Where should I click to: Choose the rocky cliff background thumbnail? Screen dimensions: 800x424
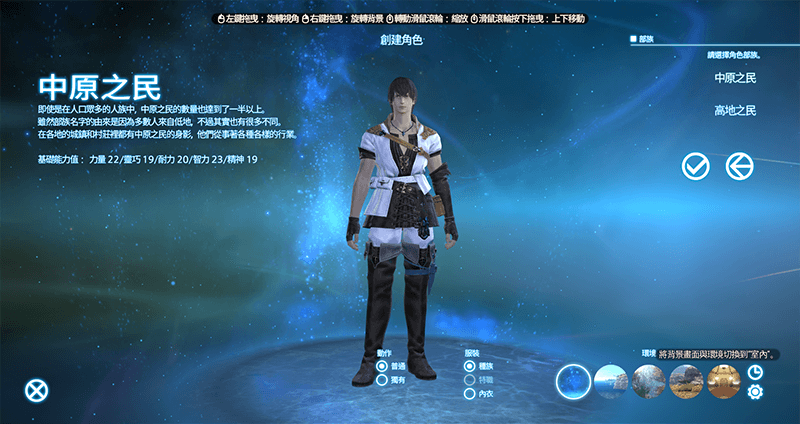tap(648, 381)
